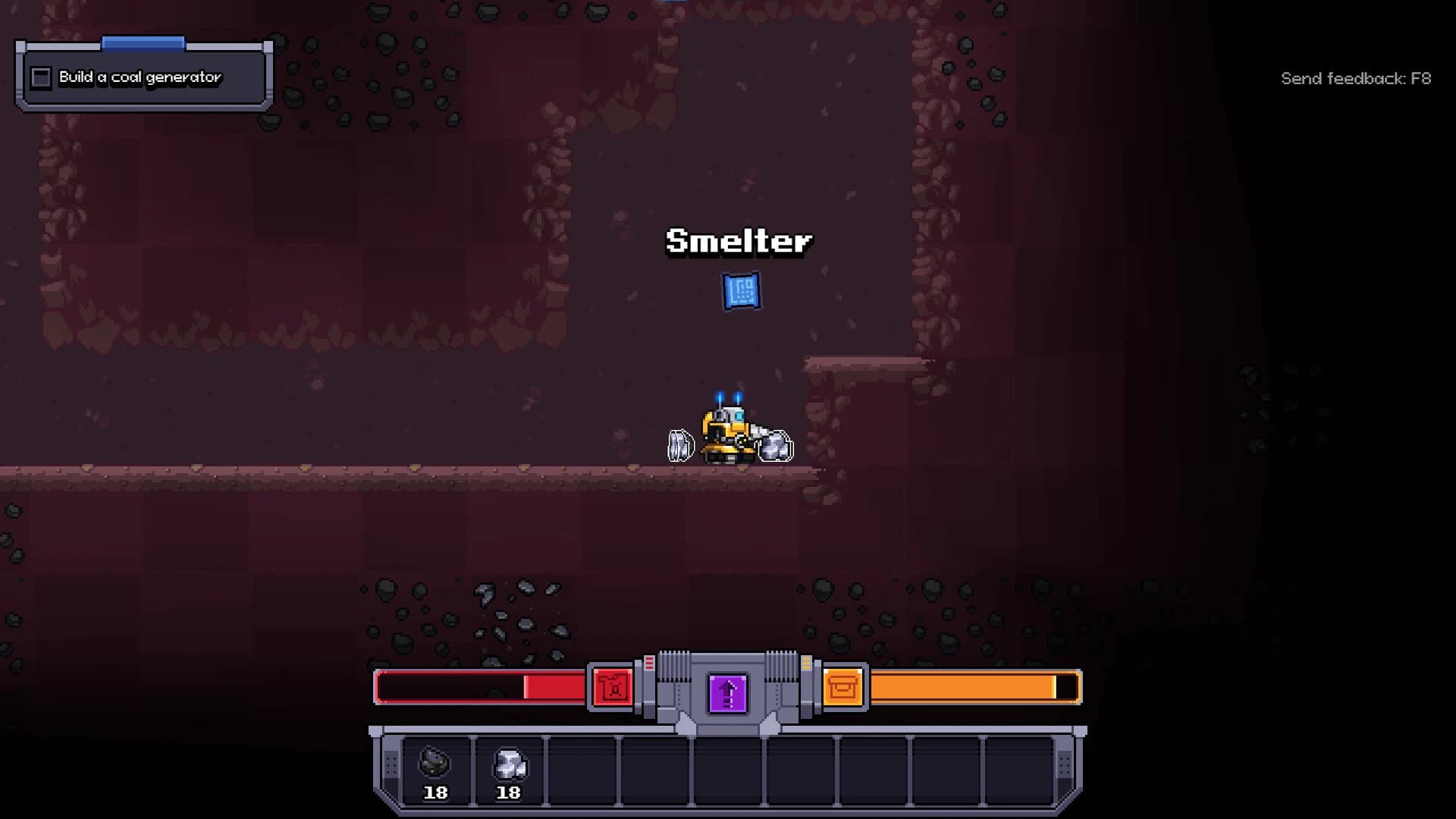The height and width of the screenshot is (819, 1456).
Task: Open the purple upgrade arrow icon
Action: (x=726, y=693)
